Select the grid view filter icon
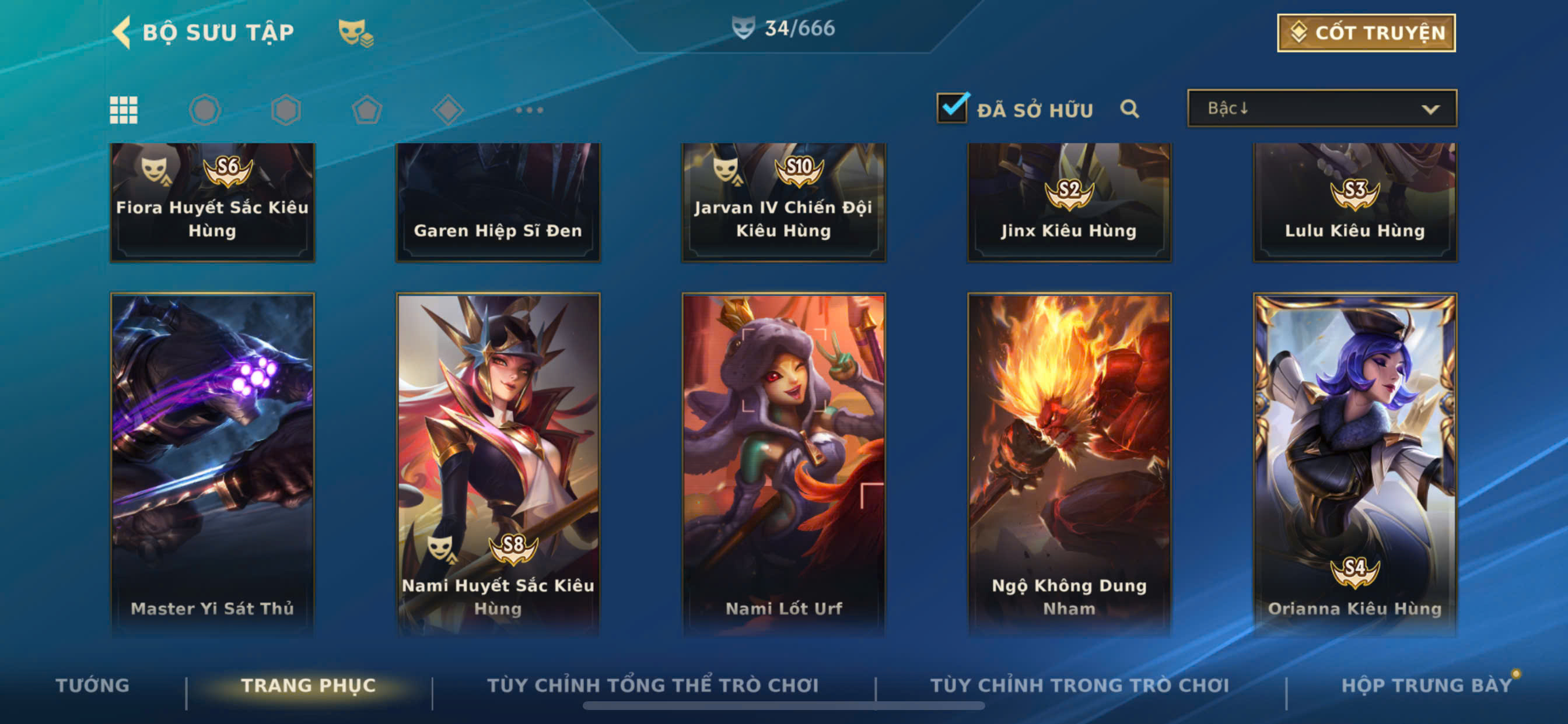Image resolution: width=1568 pixels, height=724 pixels. (x=124, y=110)
